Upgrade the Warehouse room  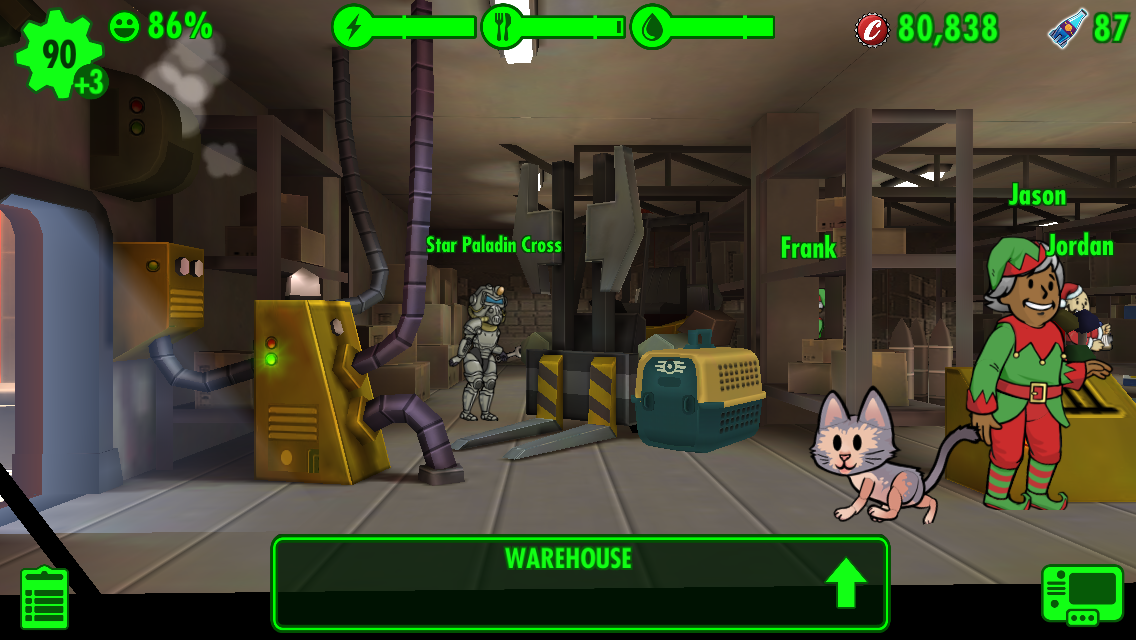coord(847,585)
